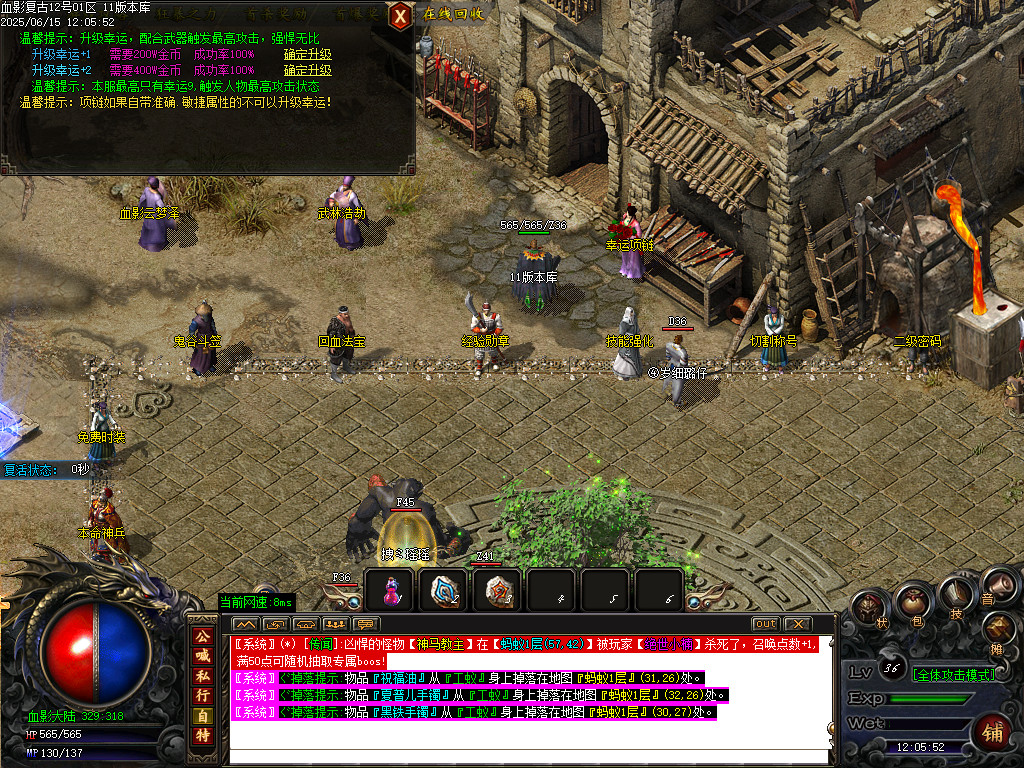Open the red 铺 shop button
This screenshot has width=1024, height=768.
(x=992, y=731)
